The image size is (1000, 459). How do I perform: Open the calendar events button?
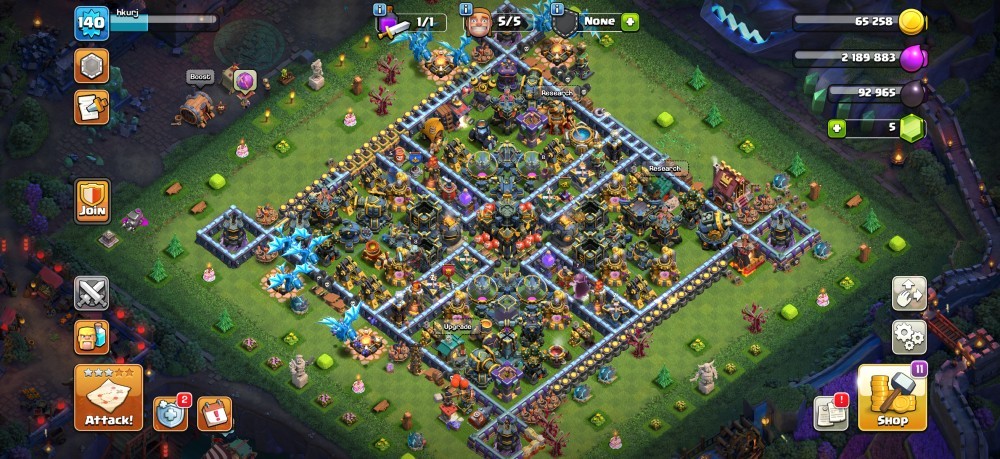tap(214, 412)
